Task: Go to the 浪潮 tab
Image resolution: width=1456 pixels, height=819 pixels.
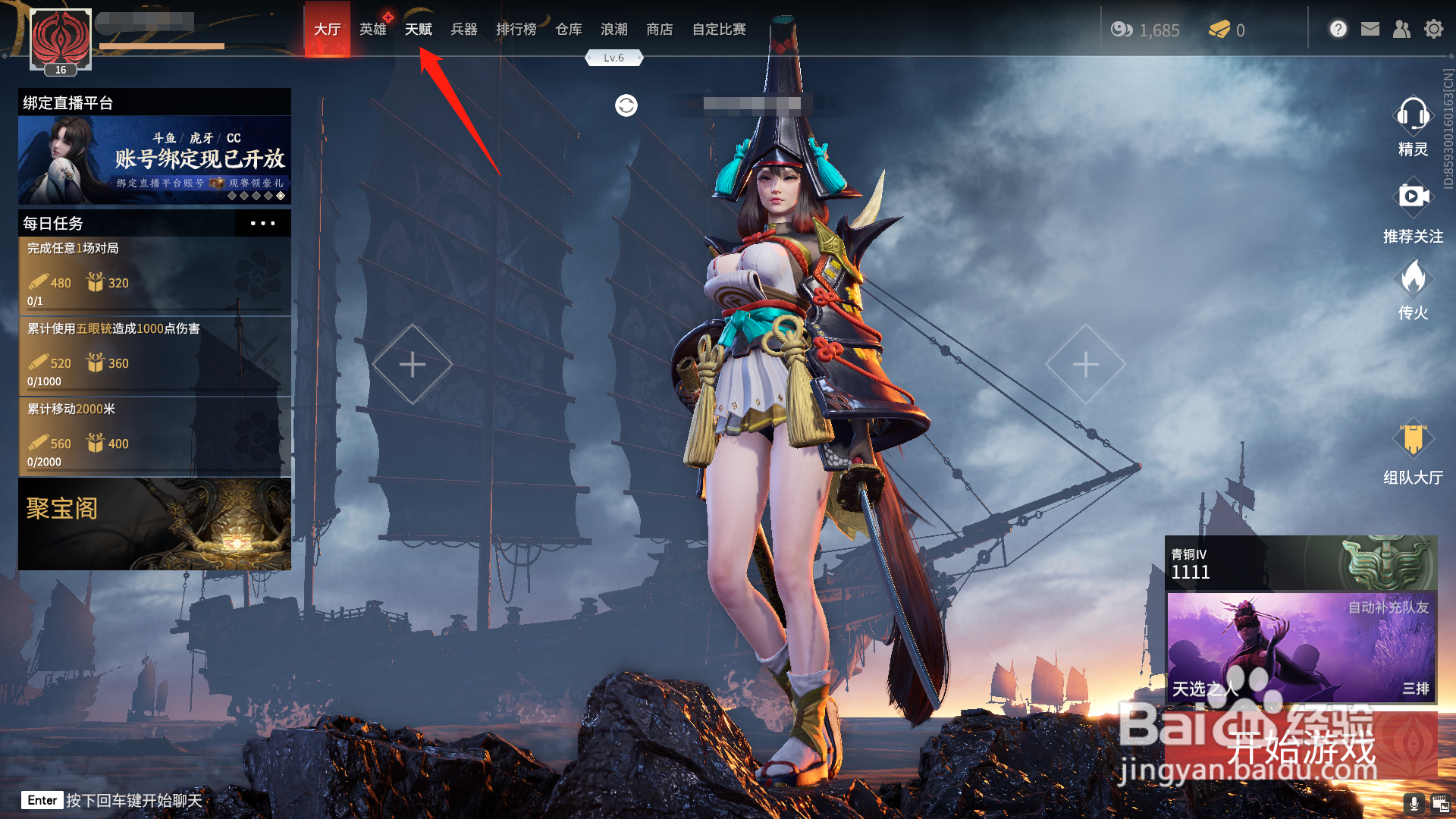Action: click(x=613, y=30)
